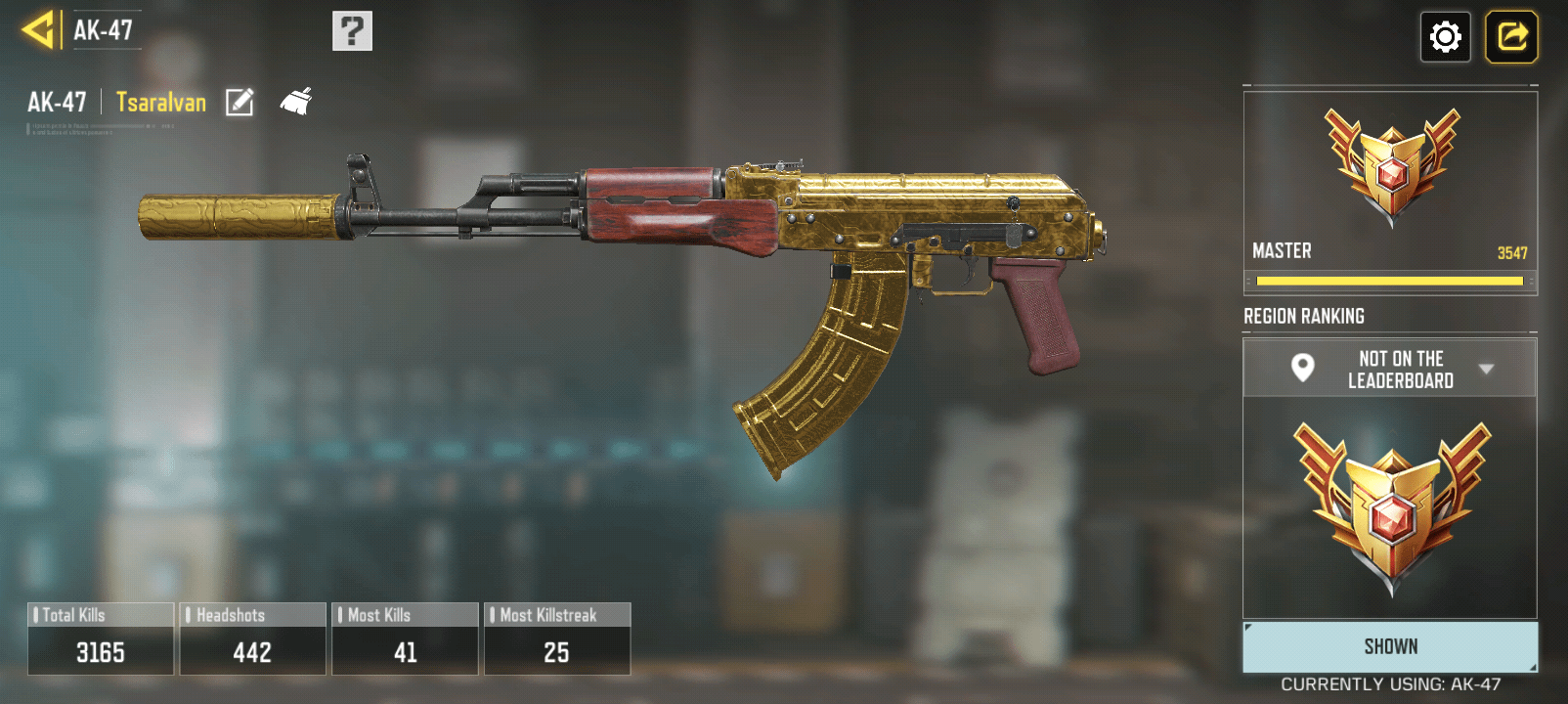Go back using the yellow arrow
The image size is (1568, 704).
[39, 30]
